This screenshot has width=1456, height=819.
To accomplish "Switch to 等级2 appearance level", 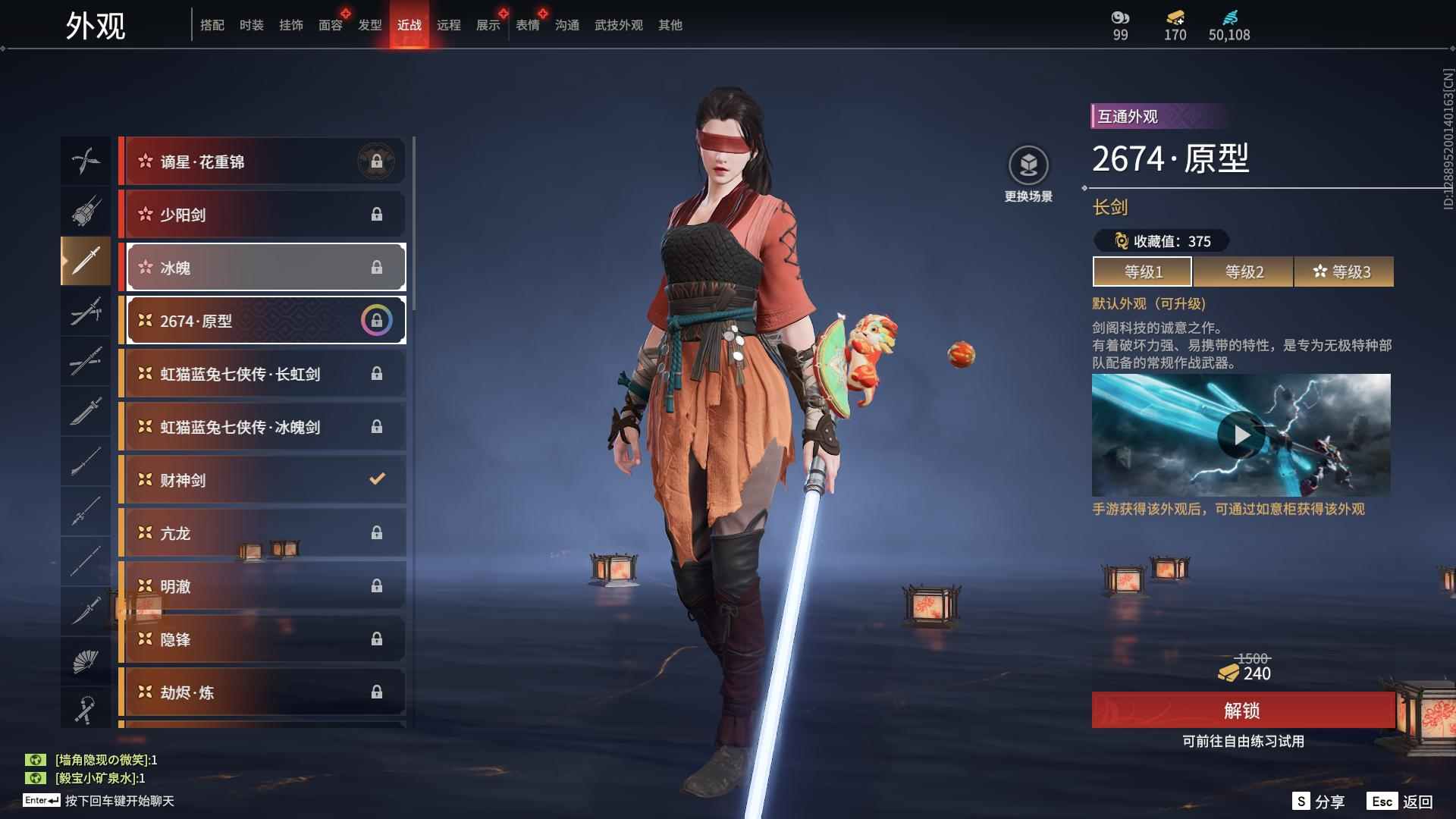I will point(1244,271).
